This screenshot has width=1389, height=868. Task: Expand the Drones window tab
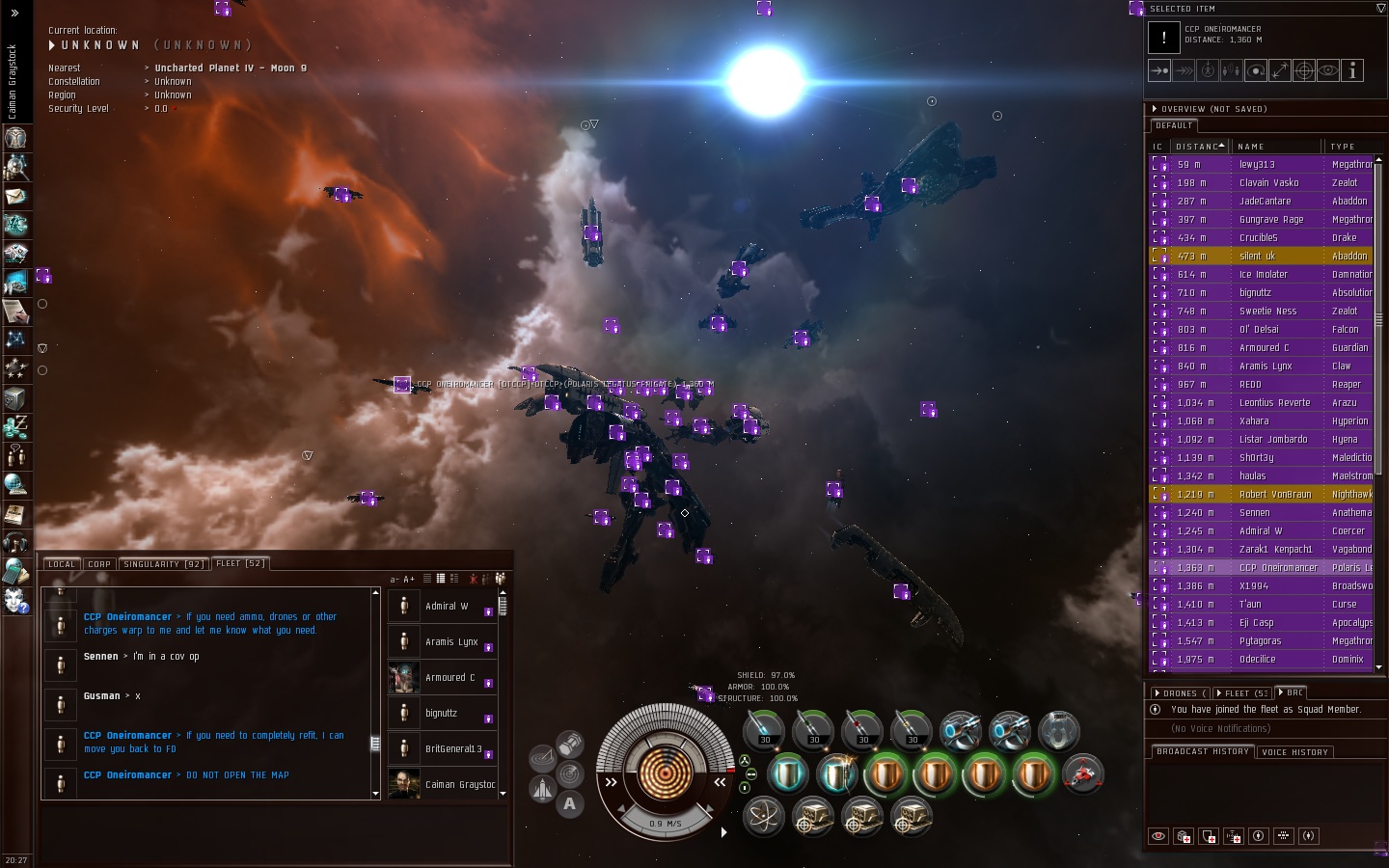point(1180,693)
